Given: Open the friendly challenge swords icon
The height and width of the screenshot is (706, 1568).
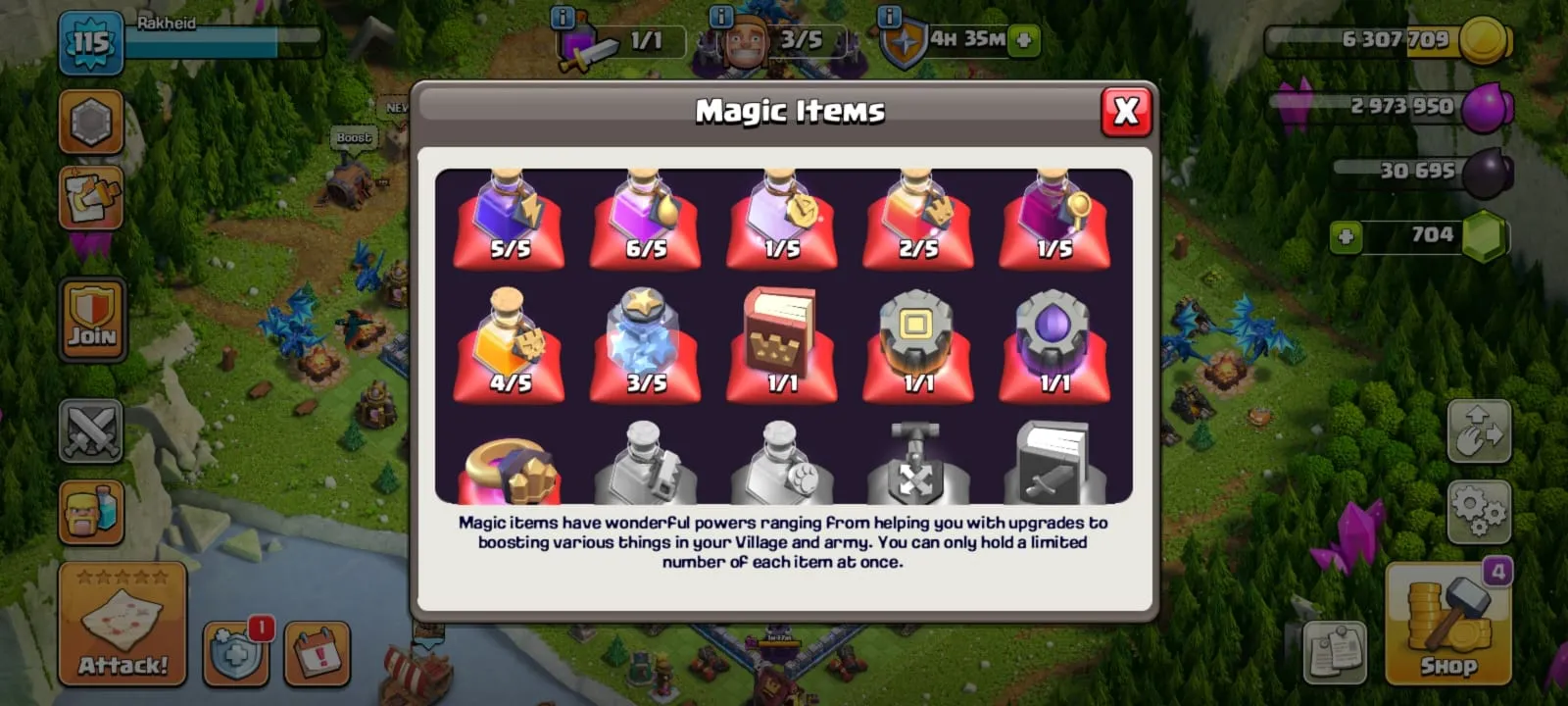Looking at the screenshot, I should 91,431.
